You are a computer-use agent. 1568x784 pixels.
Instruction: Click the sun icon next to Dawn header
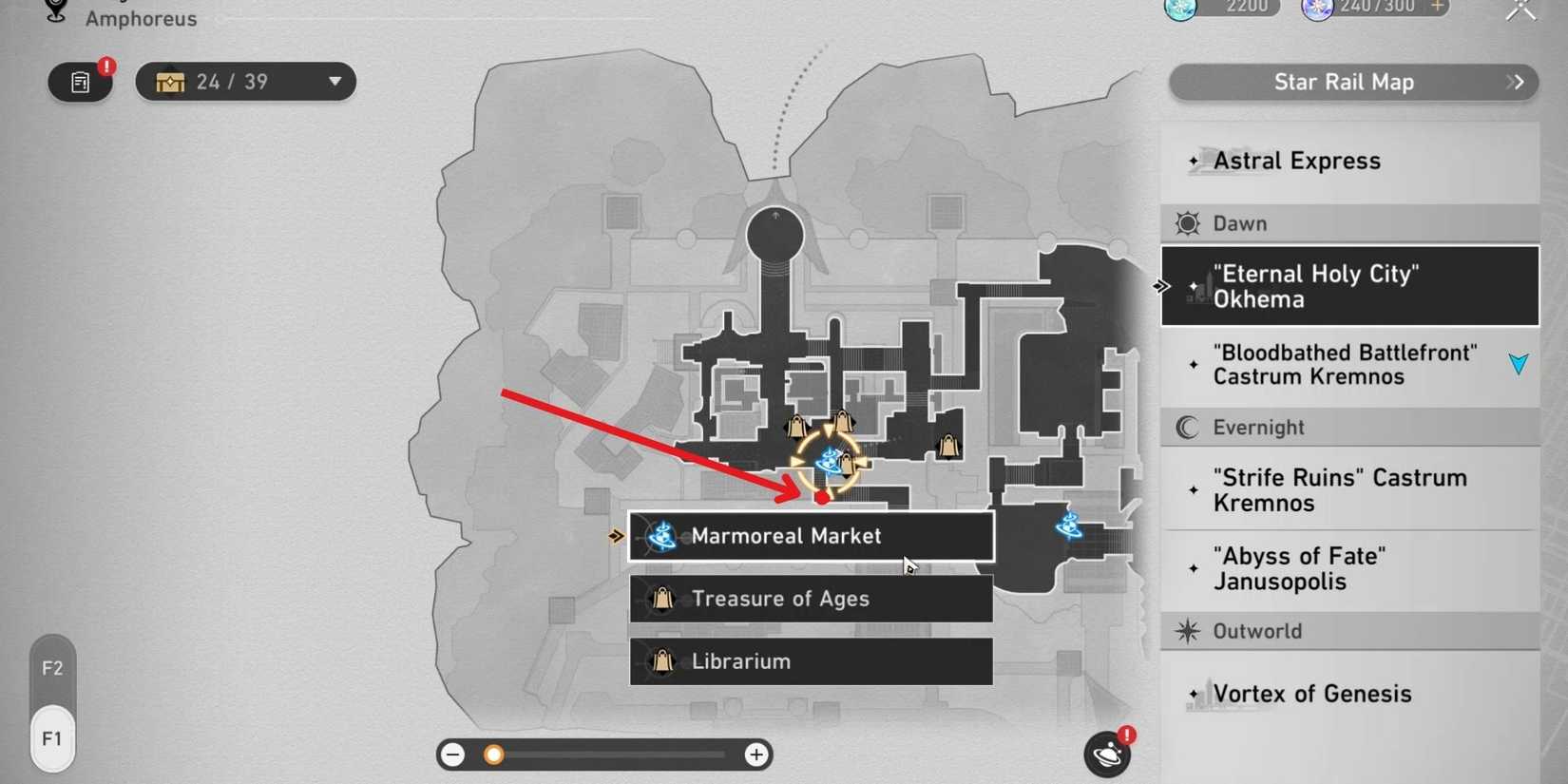[1185, 223]
